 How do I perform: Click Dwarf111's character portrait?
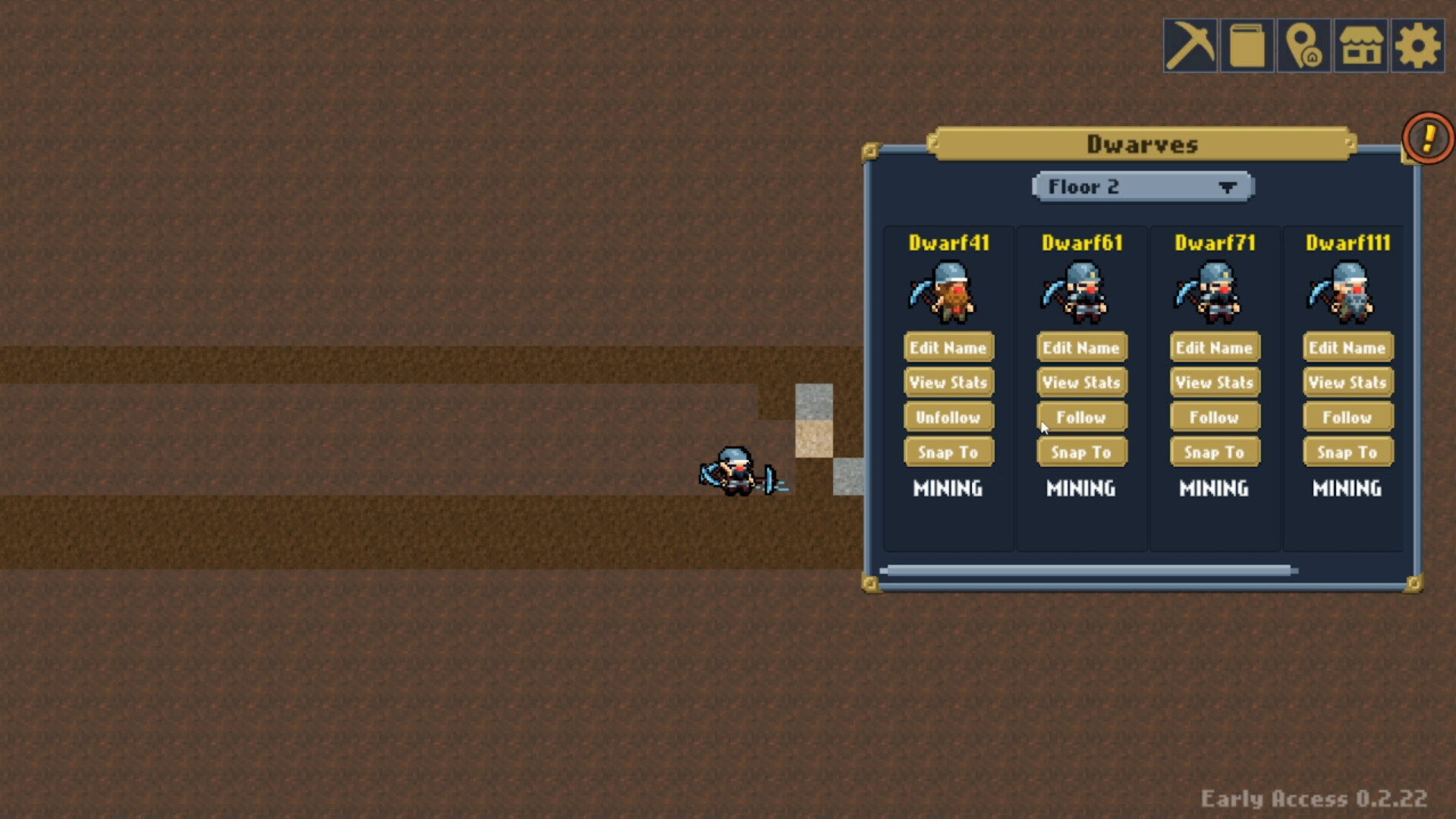coord(1347,292)
